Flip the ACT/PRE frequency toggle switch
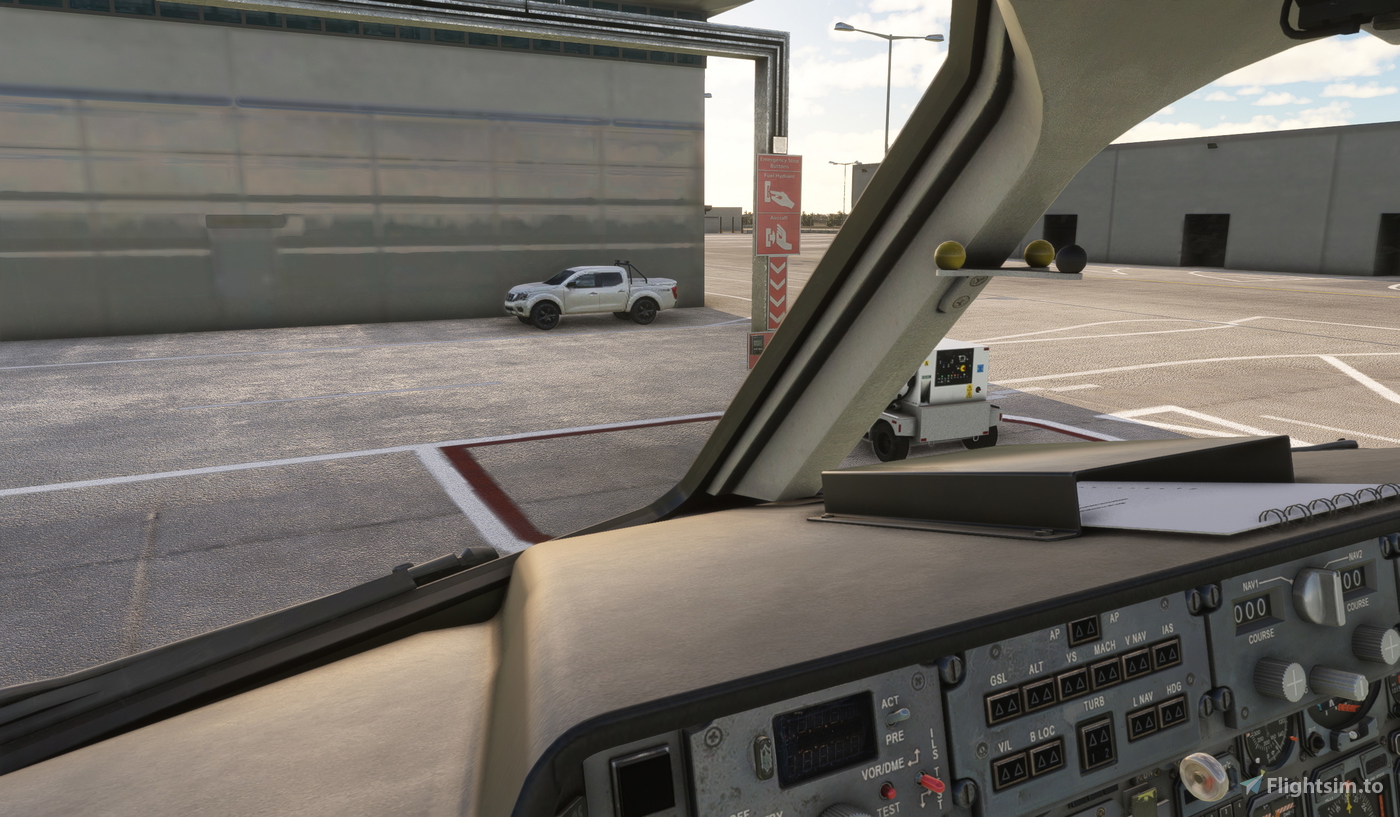The image size is (1400, 817). [900, 715]
